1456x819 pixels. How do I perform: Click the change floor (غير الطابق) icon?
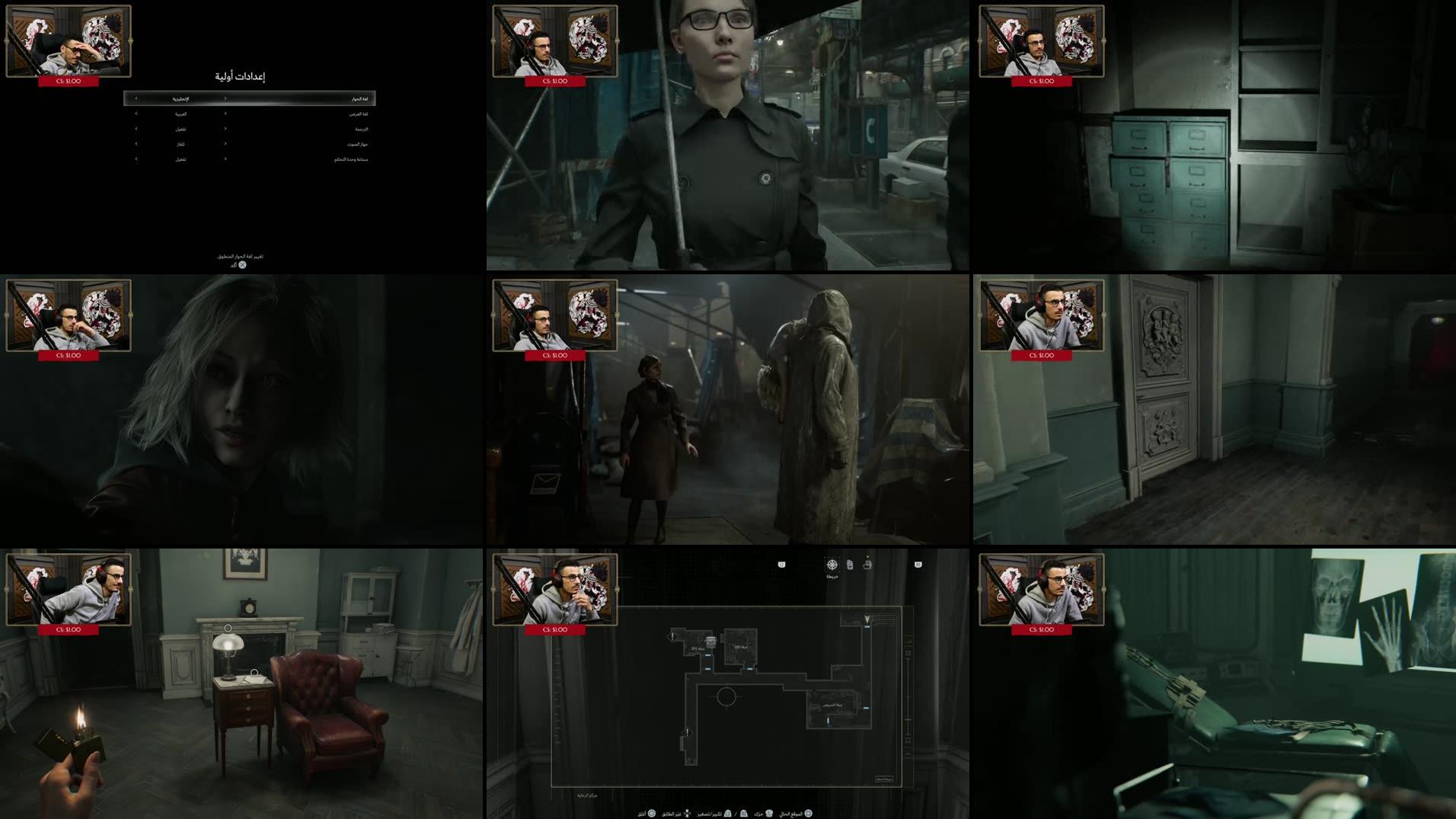click(687, 814)
